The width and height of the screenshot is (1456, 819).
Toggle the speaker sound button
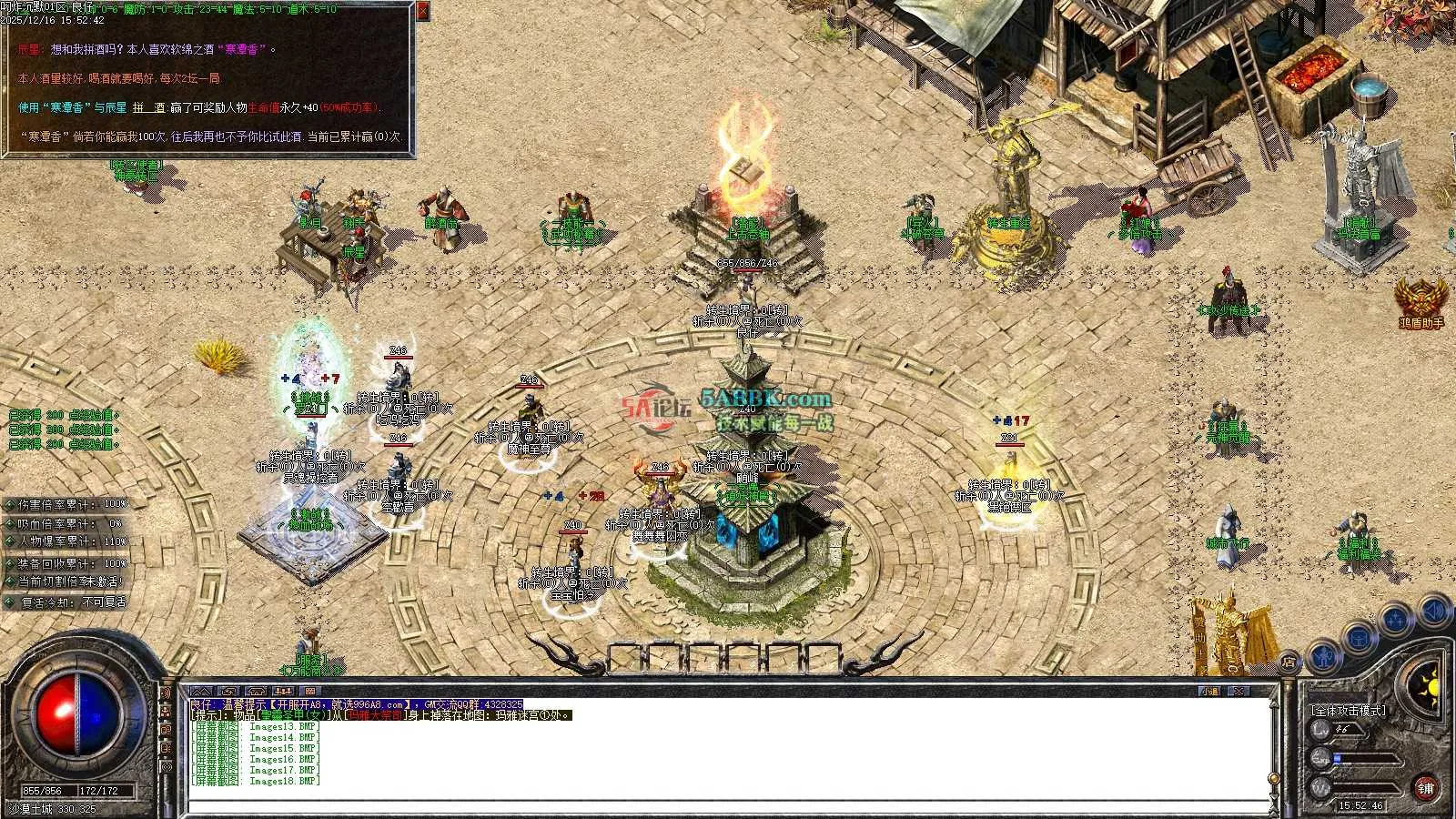pyautogui.click(x=1434, y=610)
